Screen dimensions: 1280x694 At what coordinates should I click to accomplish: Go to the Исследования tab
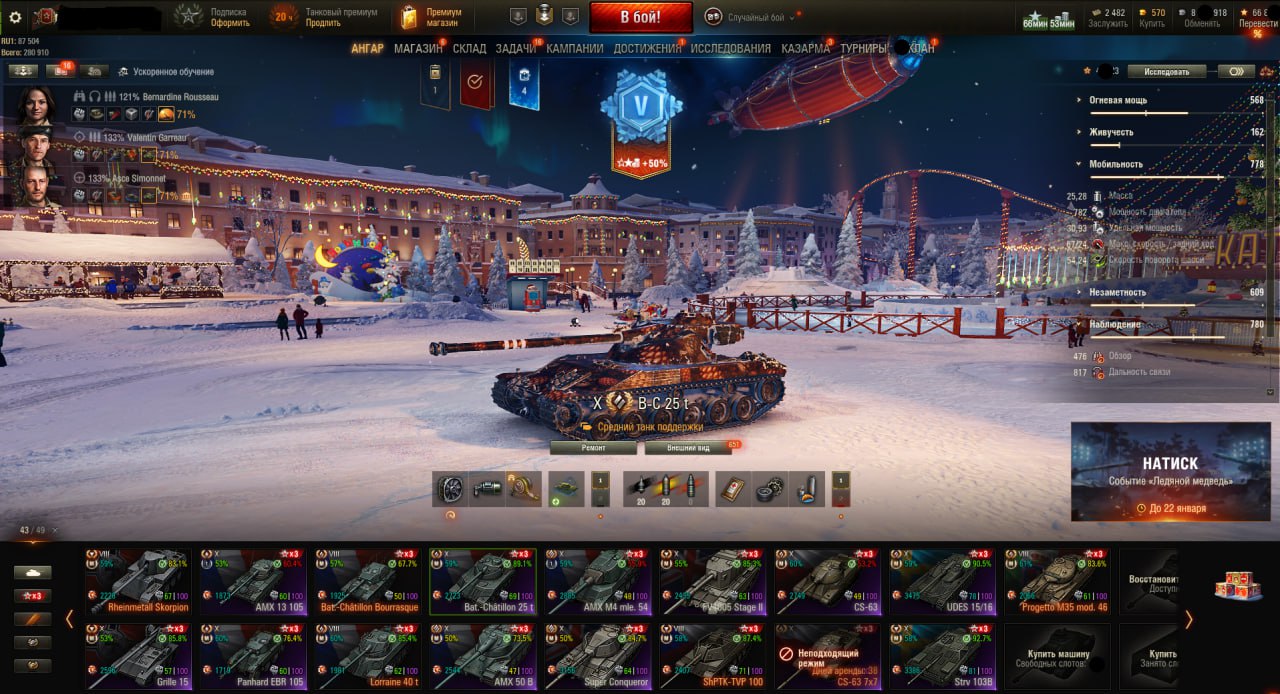(730, 48)
